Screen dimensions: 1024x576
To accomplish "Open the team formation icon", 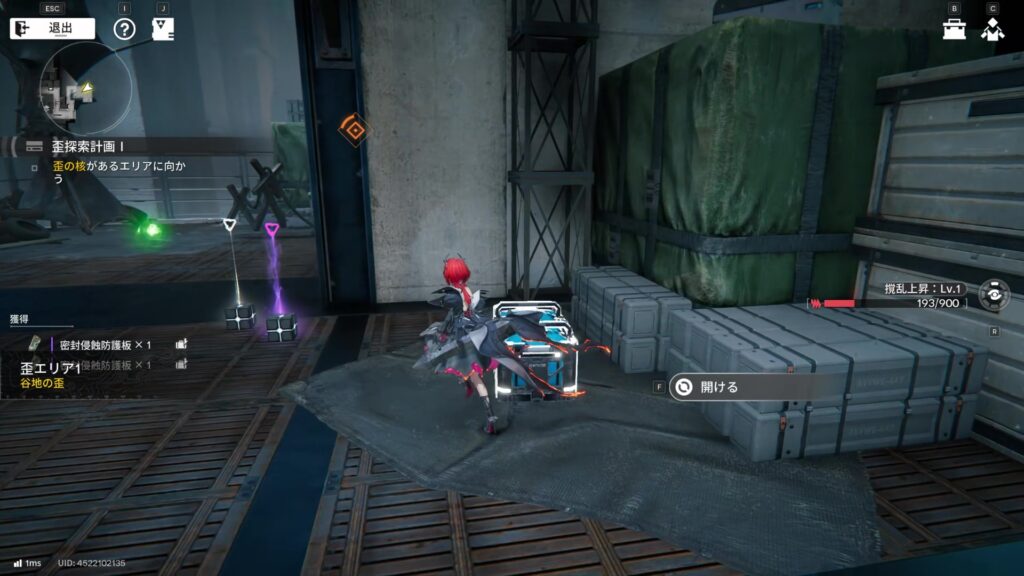I will 992,29.
